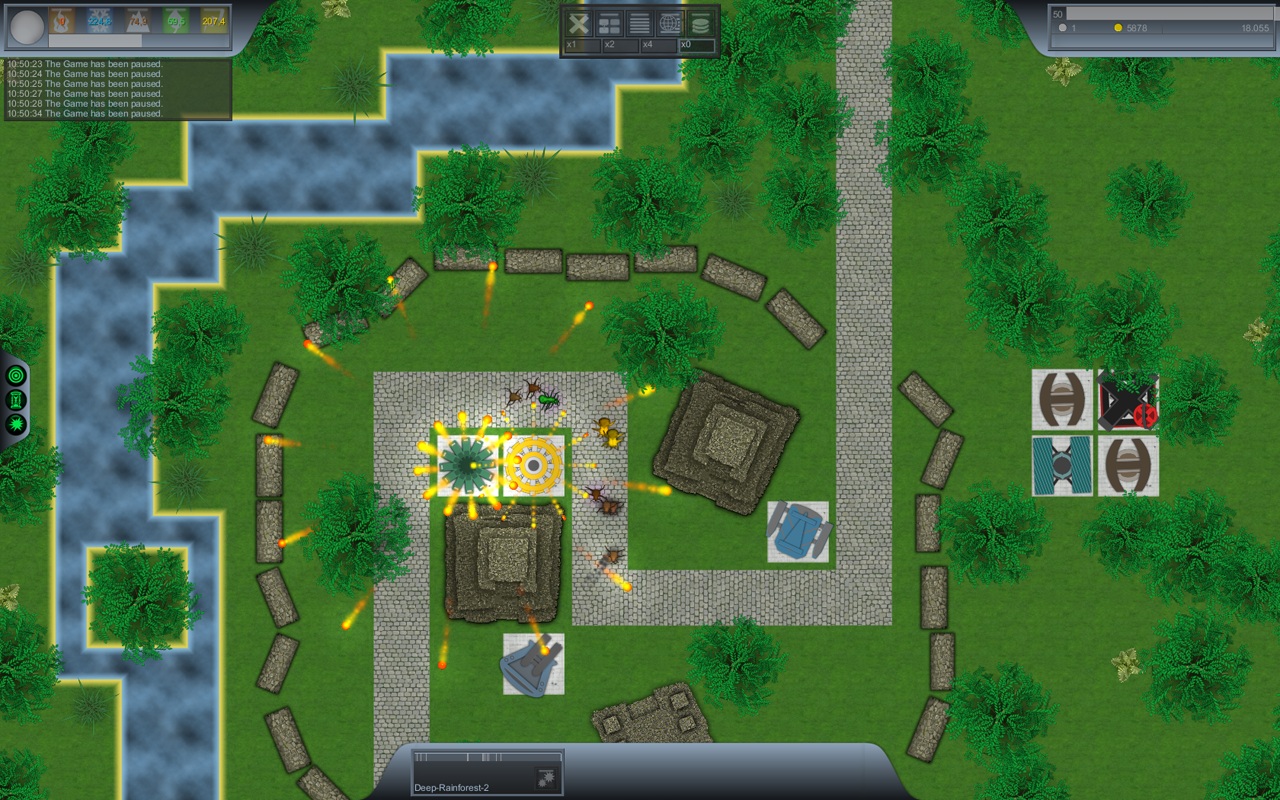The width and height of the screenshot is (1280, 800).
Task: Activate the green concentric target icon
Action: 16,375
